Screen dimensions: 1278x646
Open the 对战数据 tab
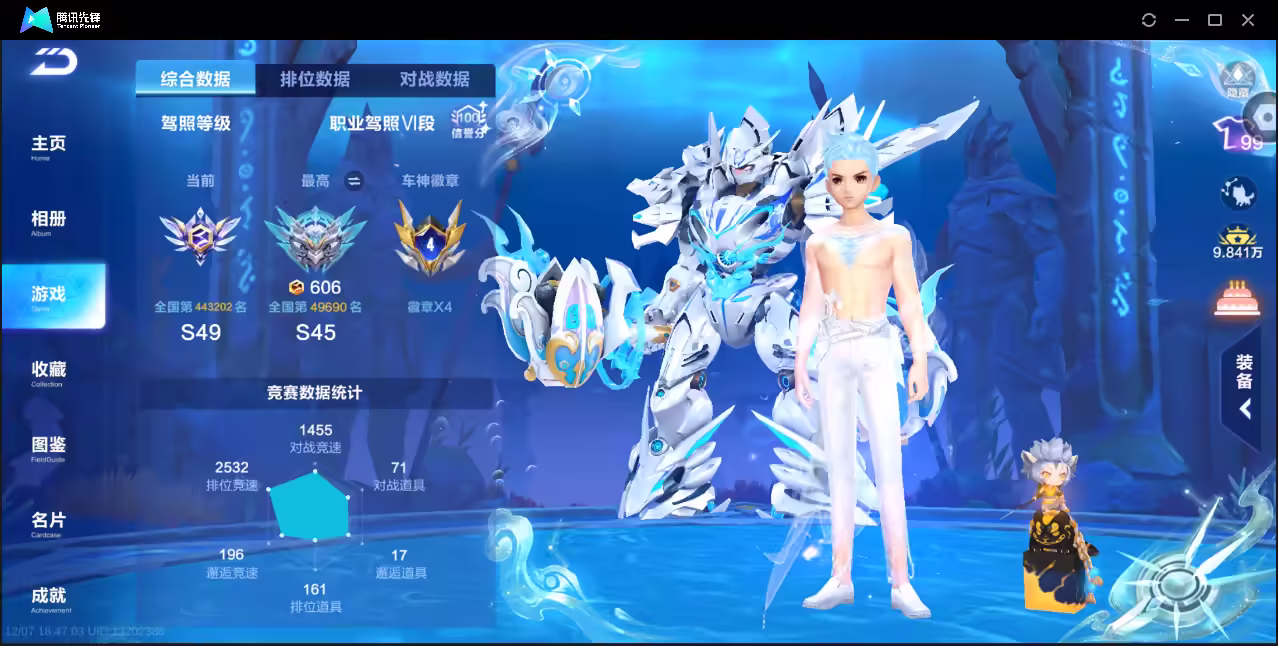[434, 80]
